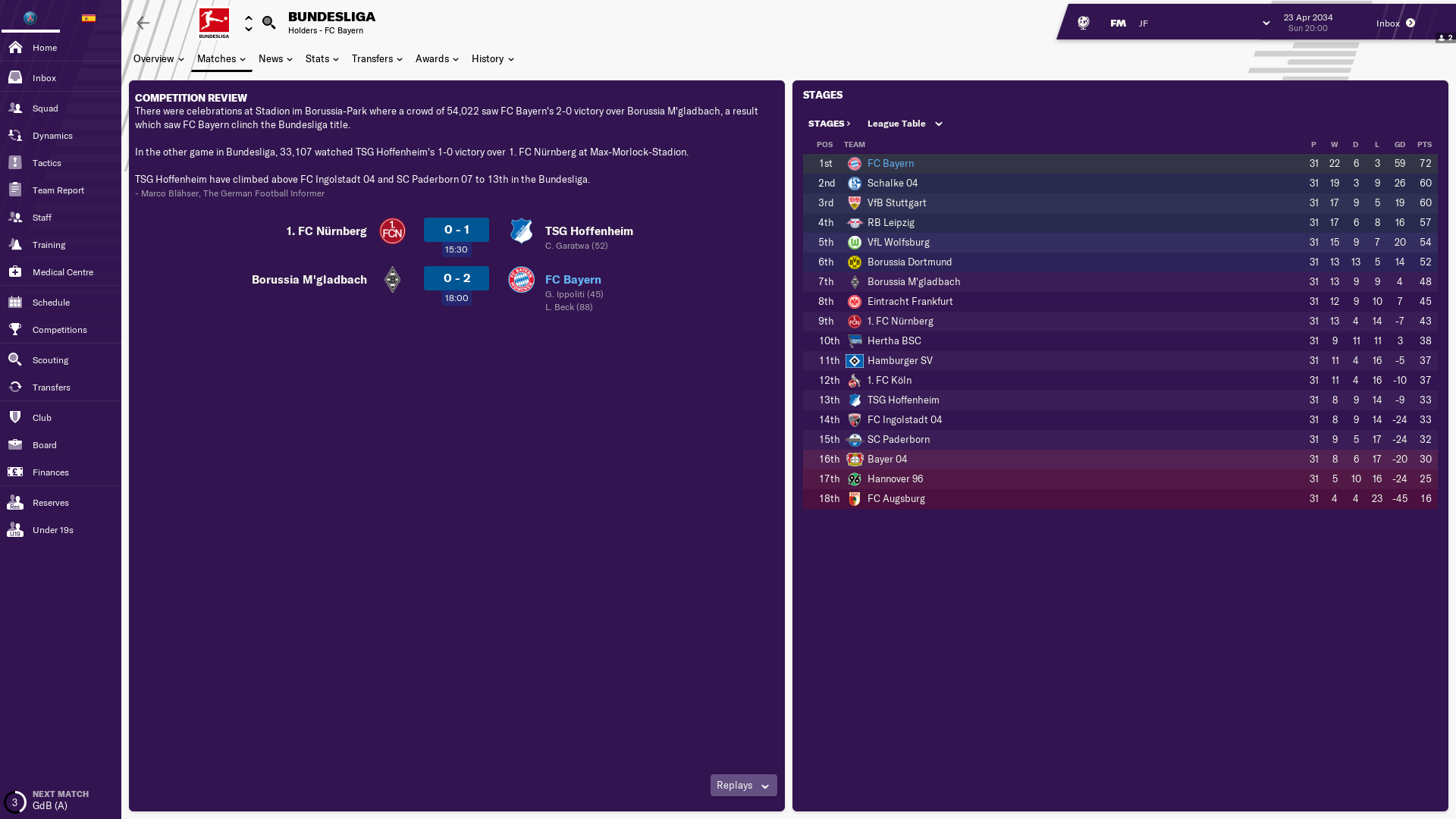Open the Inbox sidebar entry
This screenshot has height=819, width=1456.
tap(44, 78)
